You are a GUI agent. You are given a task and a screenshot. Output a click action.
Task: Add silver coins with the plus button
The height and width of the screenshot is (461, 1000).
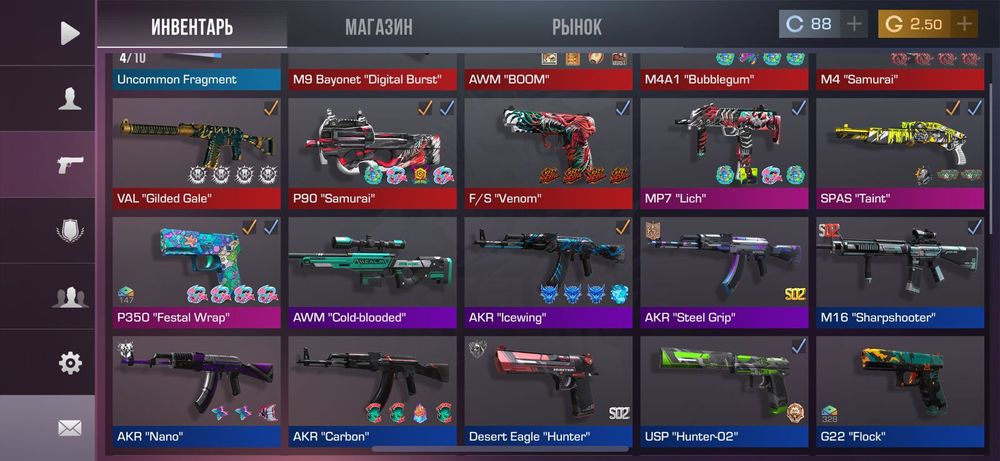855,24
